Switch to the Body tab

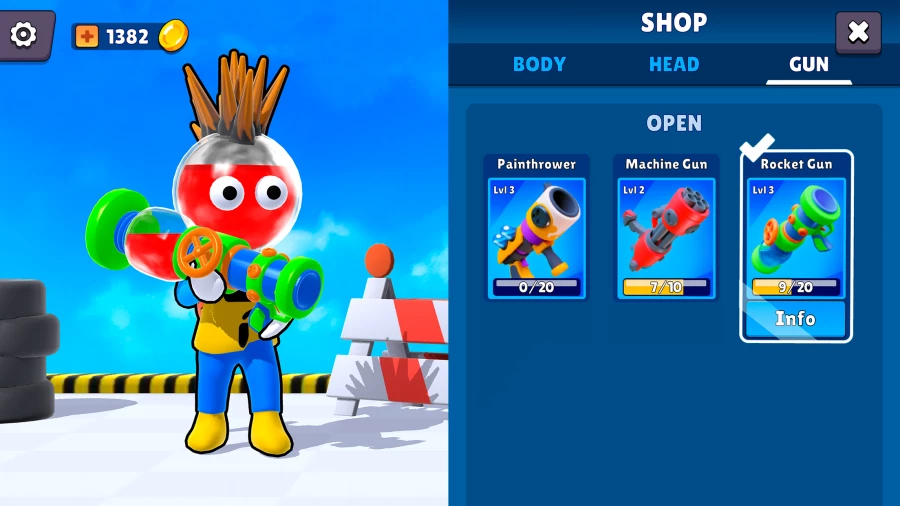[539, 64]
